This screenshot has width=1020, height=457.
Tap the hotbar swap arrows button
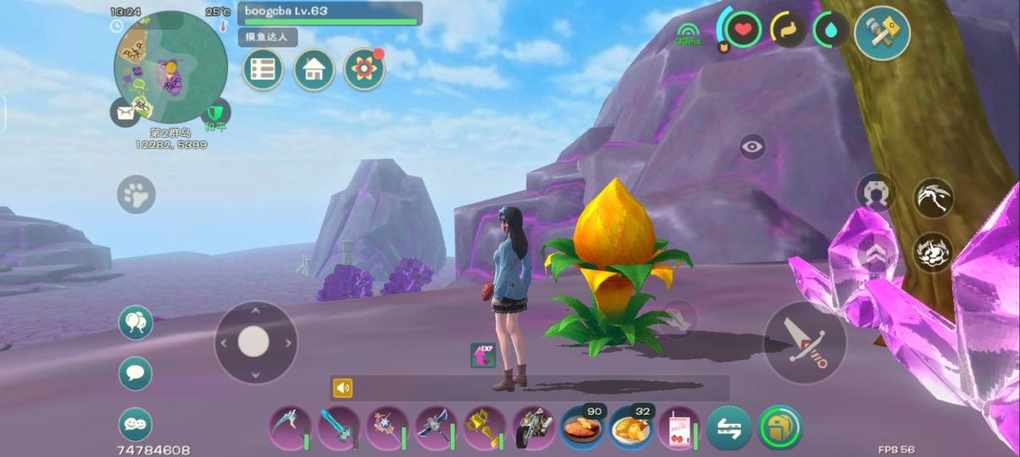tap(729, 428)
